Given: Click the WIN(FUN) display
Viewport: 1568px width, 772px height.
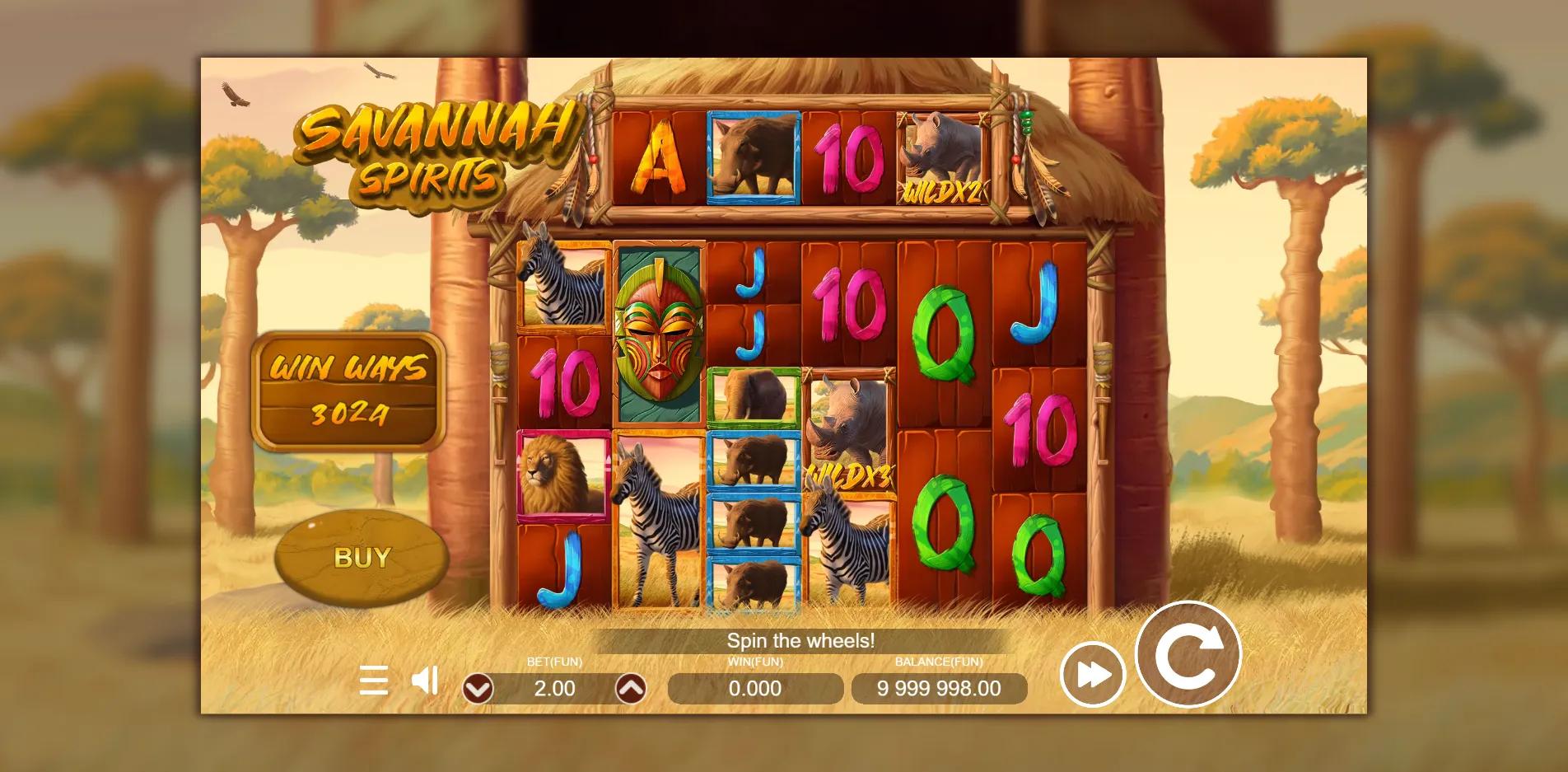Looking at the screenshot, I should pyautogui.click(x=754, y=689).
